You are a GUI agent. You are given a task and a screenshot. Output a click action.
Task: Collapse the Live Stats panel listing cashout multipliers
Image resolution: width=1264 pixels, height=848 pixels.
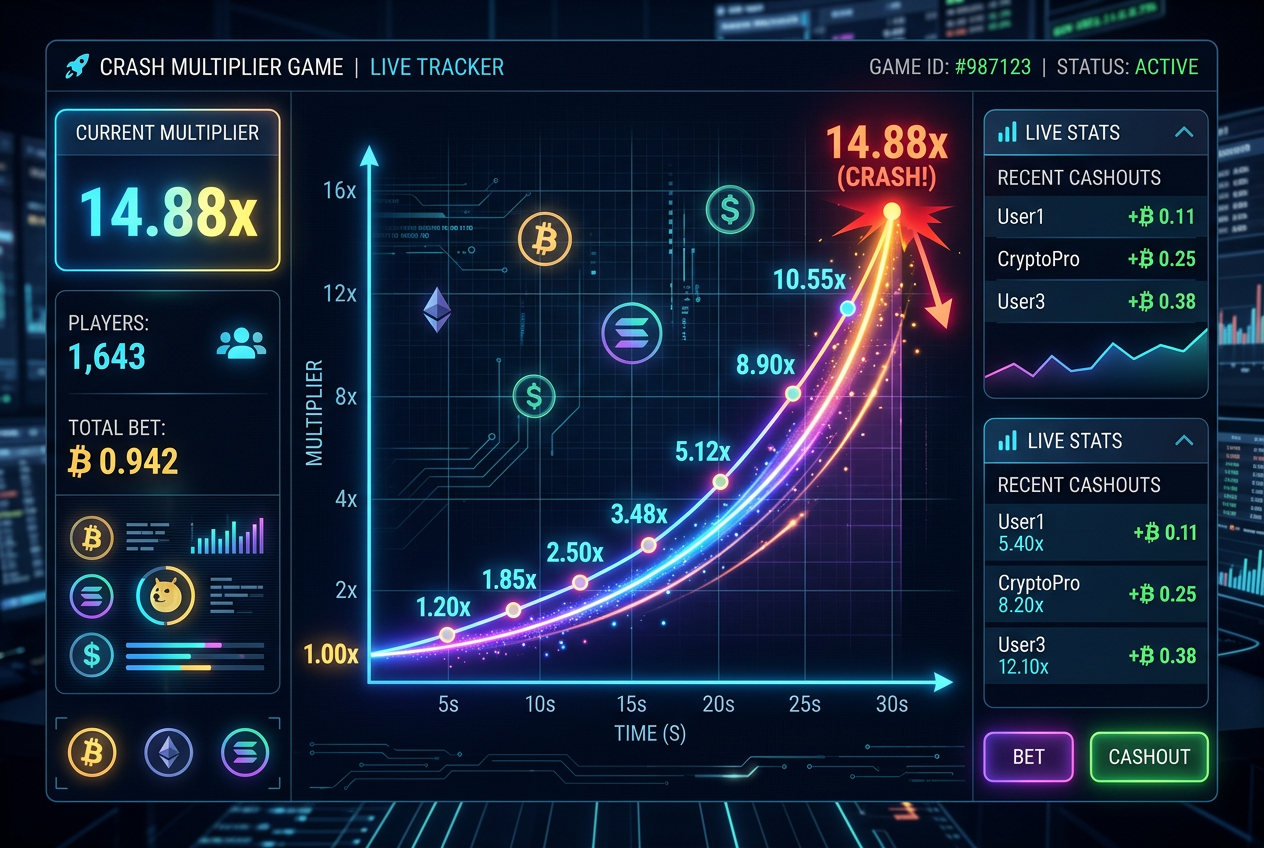pyautogui.click(x=1184, y=440)
